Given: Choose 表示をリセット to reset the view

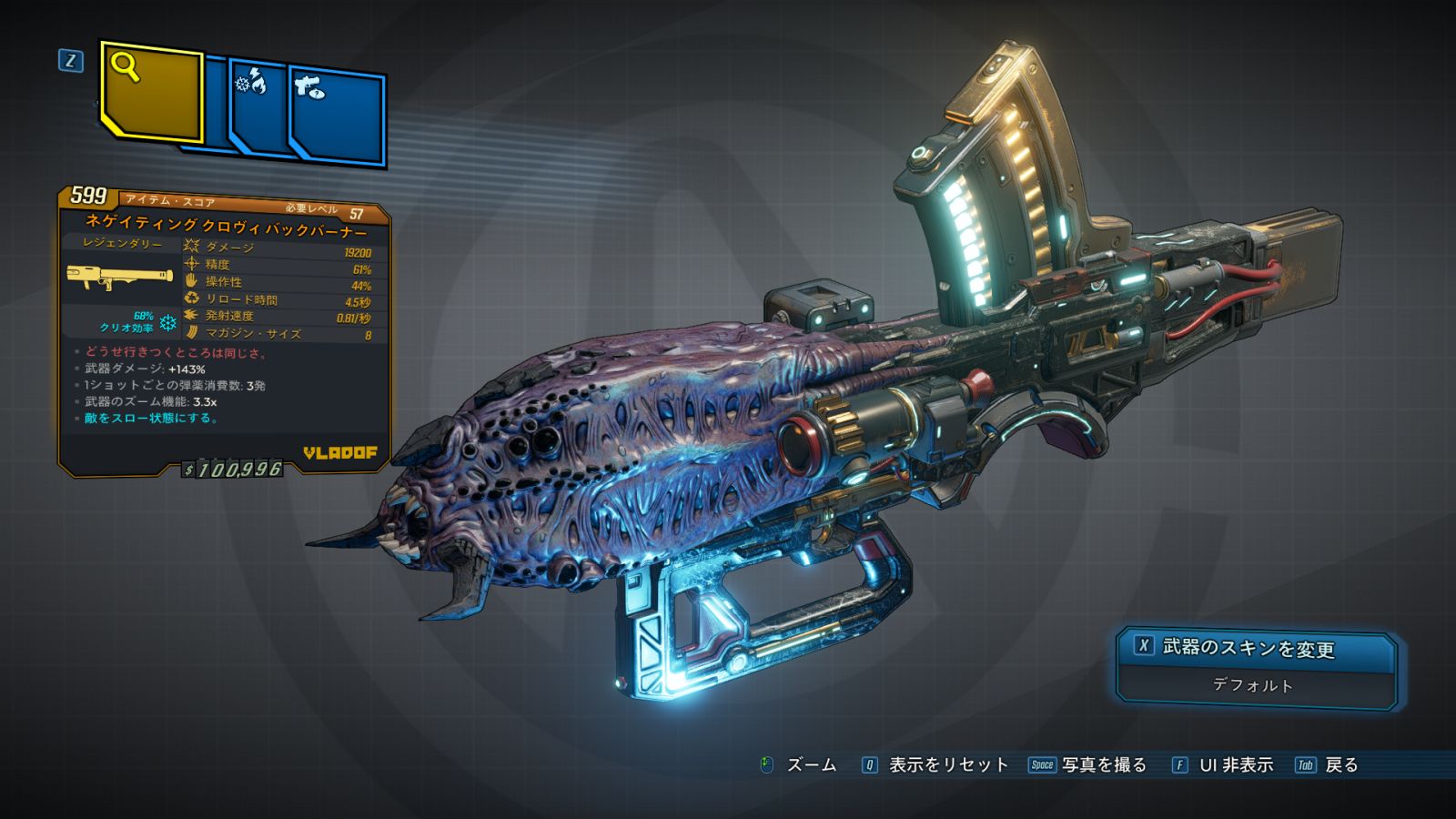Looking at the screenshot, I should point(935,765).
